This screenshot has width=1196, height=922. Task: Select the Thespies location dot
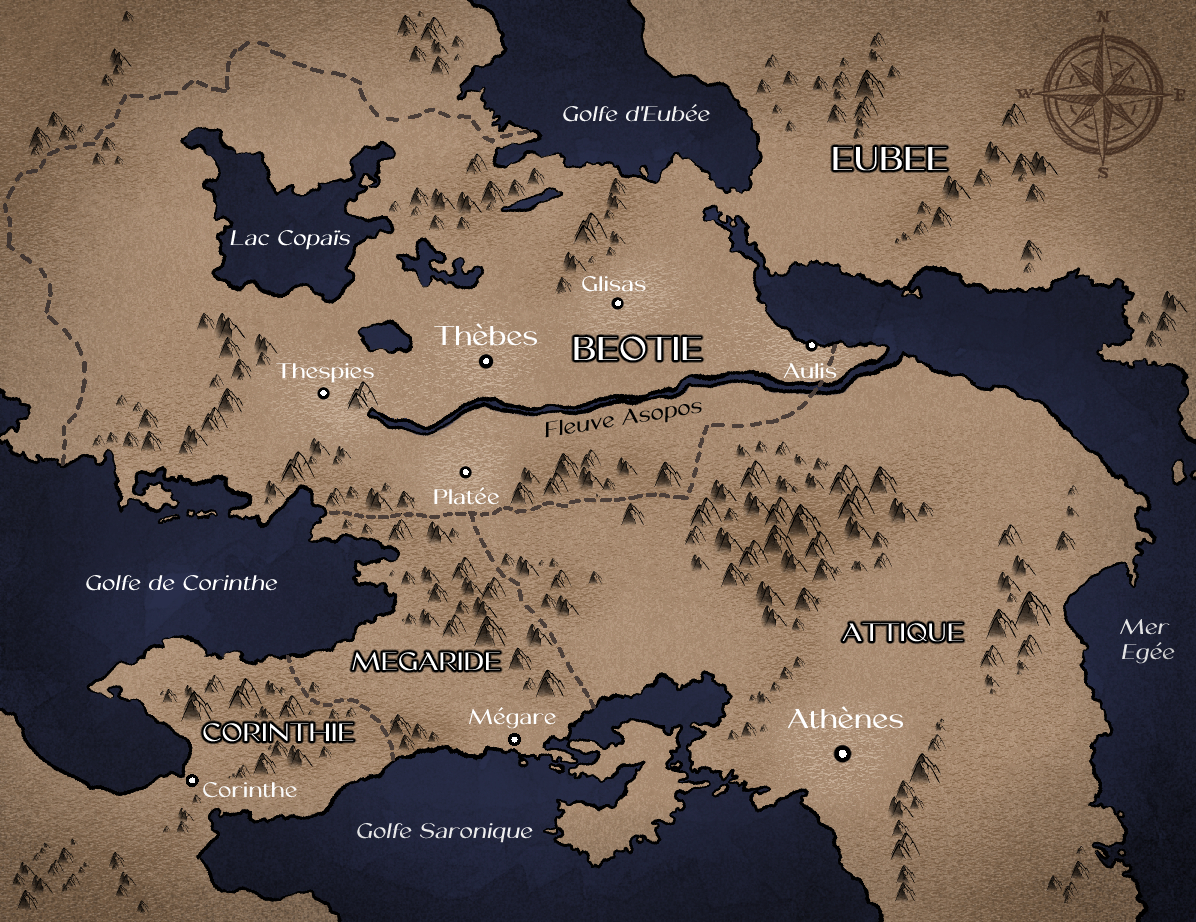(x=323, y=393)
